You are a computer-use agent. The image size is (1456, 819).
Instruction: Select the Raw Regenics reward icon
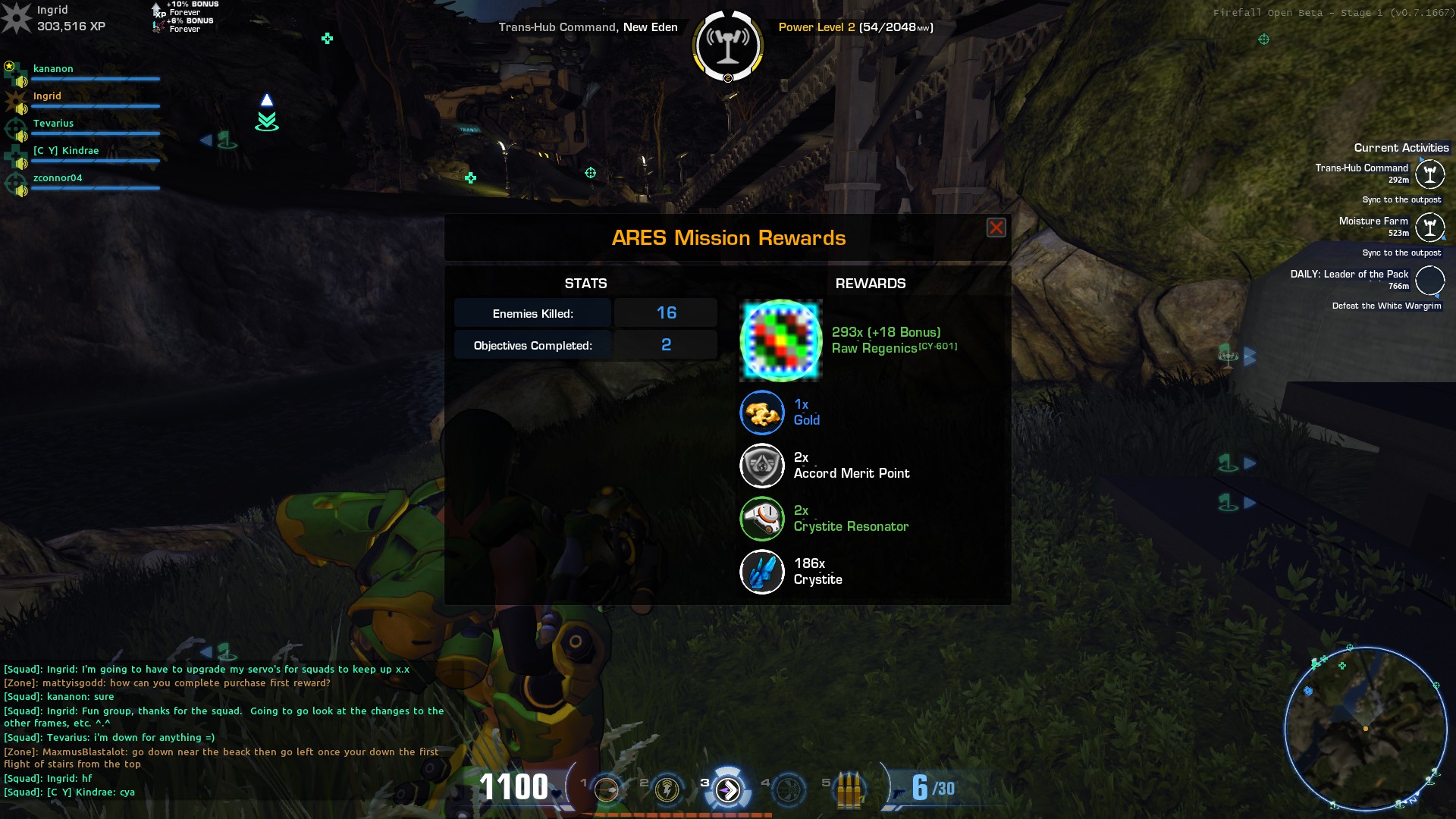pos(781,340)
